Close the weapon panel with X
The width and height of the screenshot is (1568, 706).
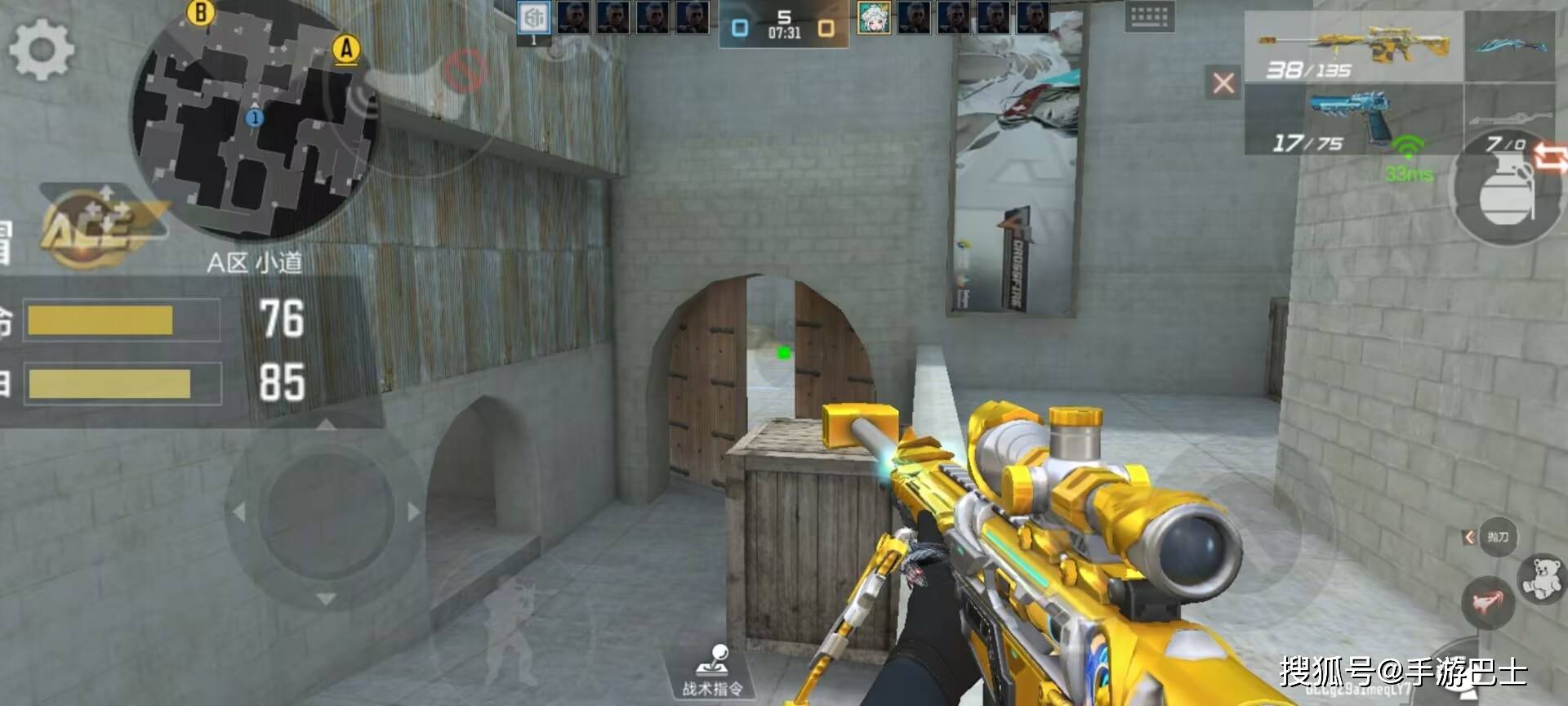click(1223, 83)
